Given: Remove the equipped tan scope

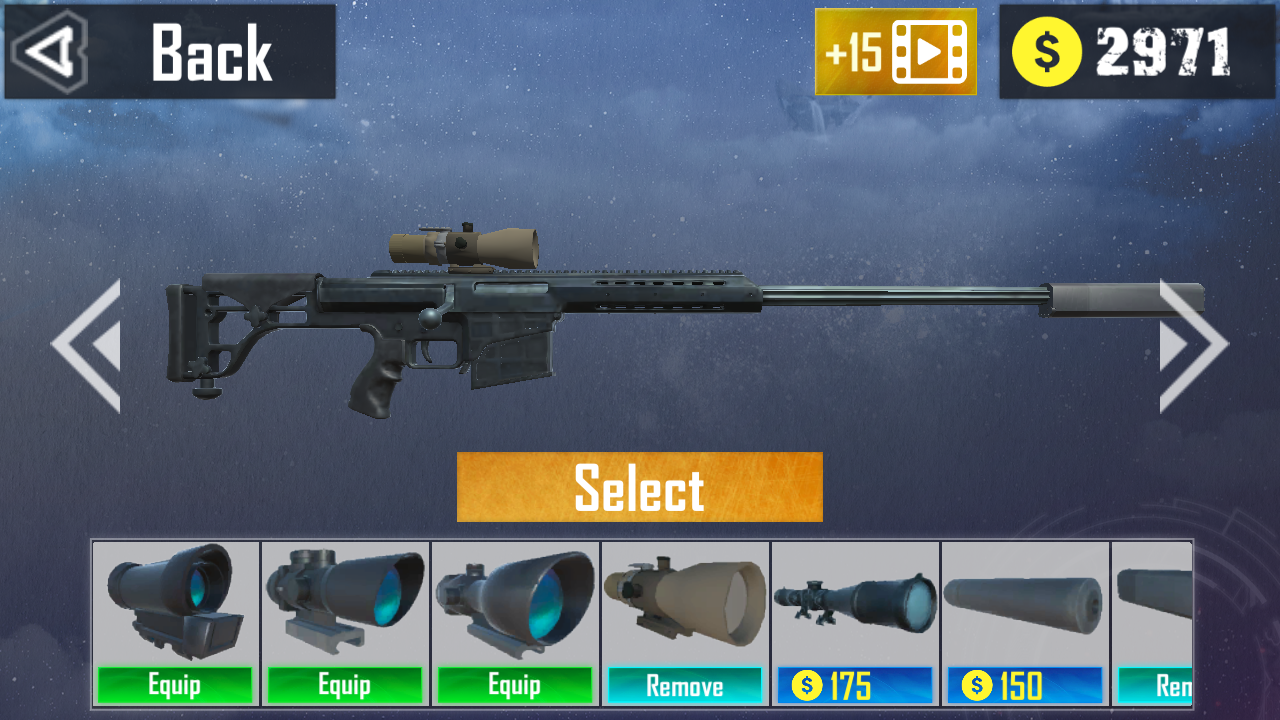Looking at the screenshot, I should pos(685,686).
